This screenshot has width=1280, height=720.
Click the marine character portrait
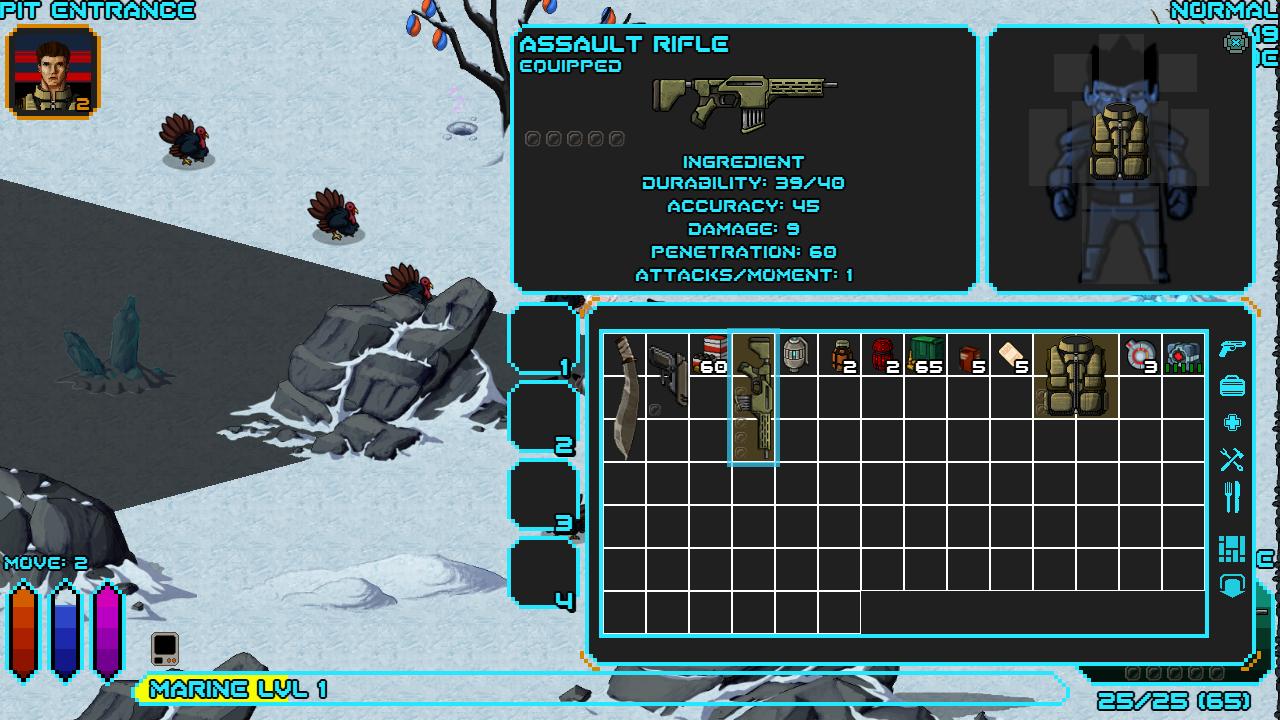(53, 72)
